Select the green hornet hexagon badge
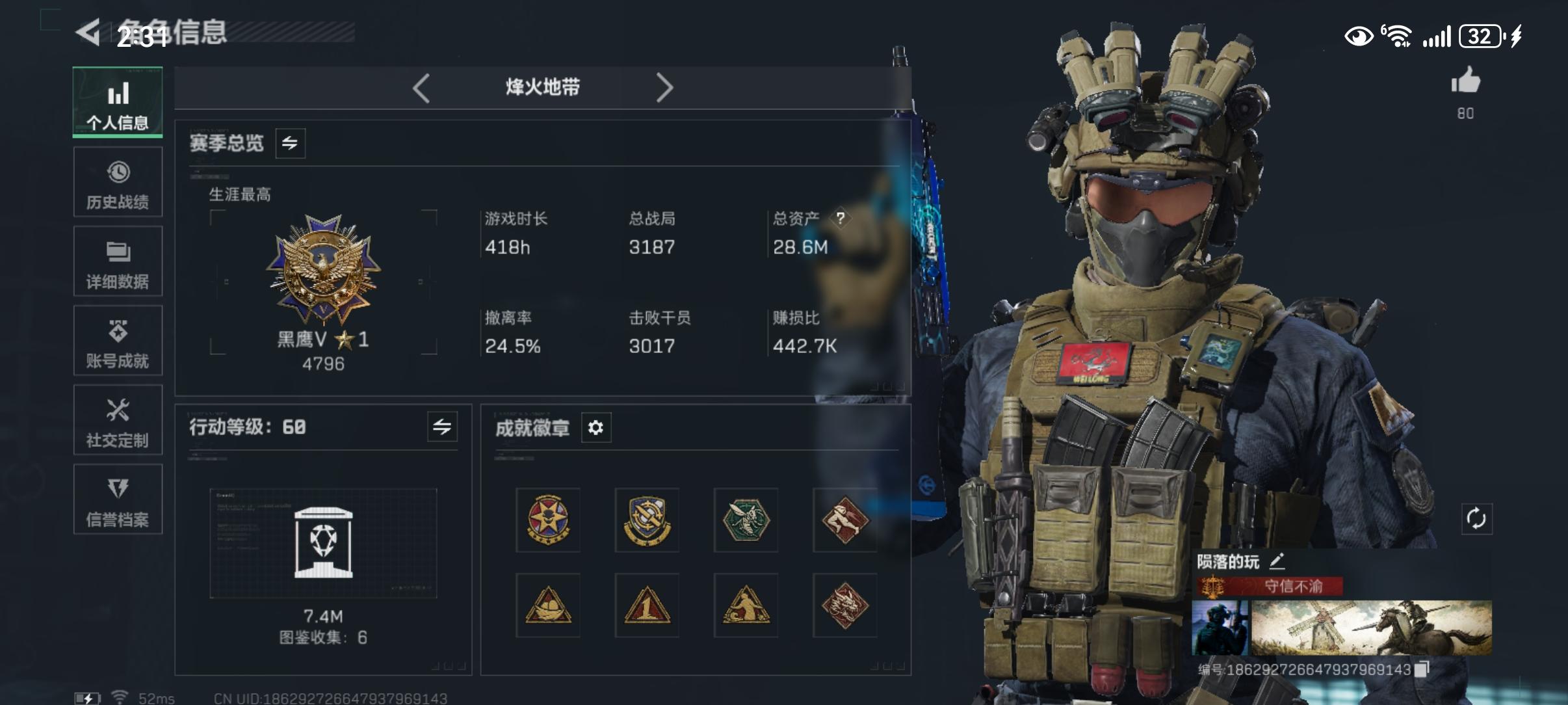Screen dimensions: 1568x705 [x=746, y=519]
